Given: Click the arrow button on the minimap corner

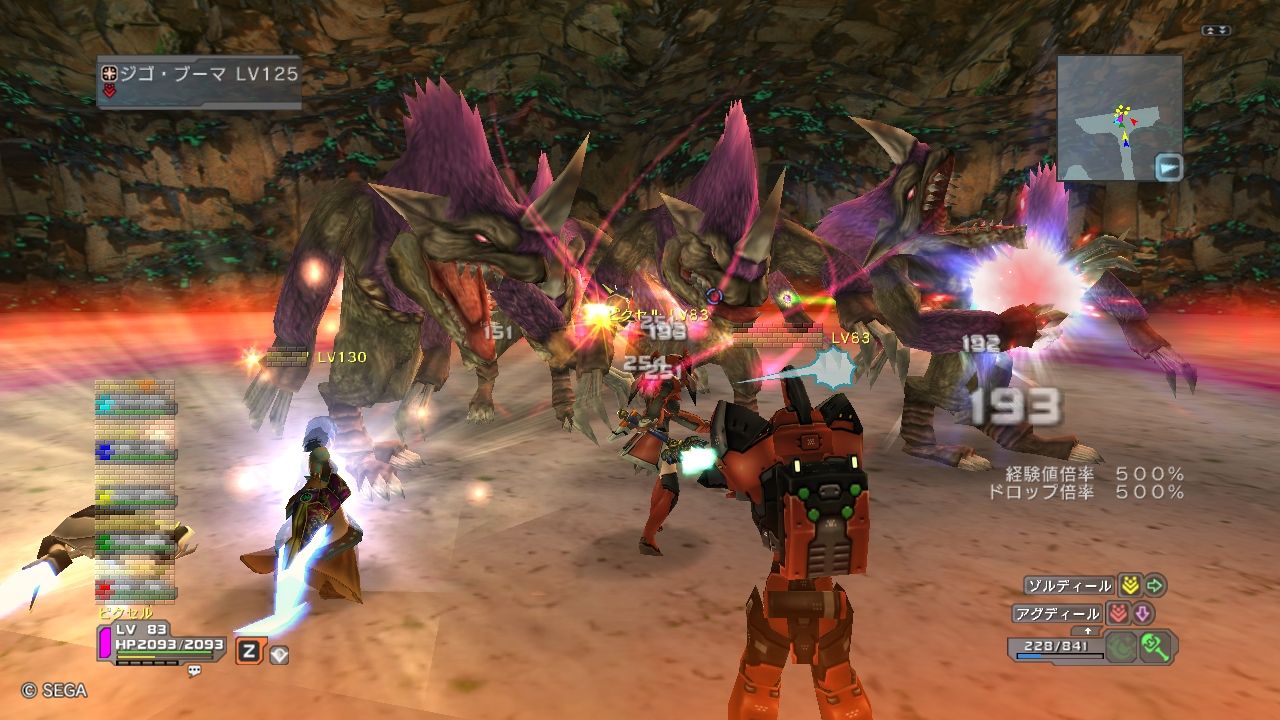Looking at the screenshot, I should [1167, 167].
